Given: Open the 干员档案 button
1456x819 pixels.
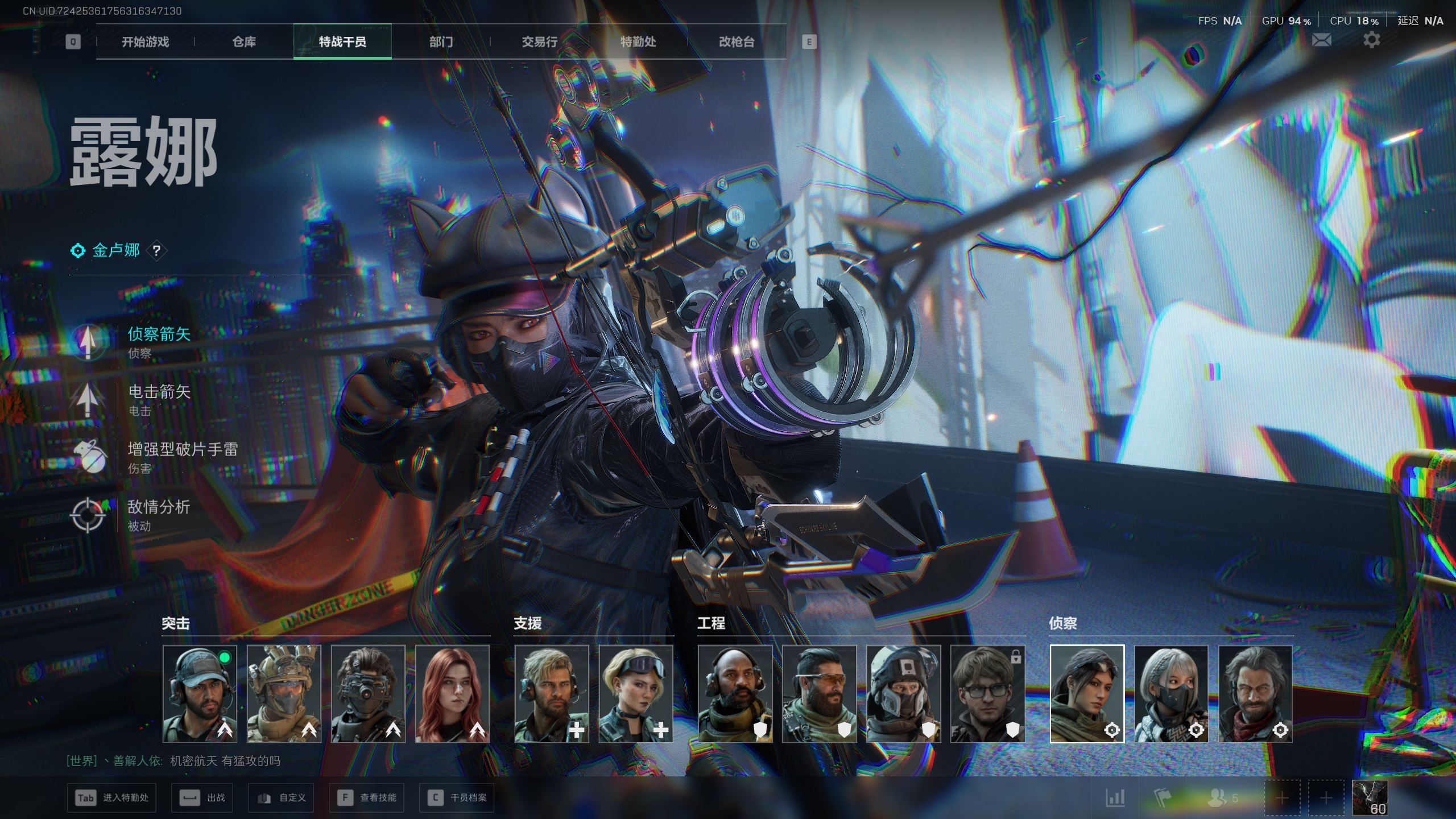Looking at the screenshot, I should click(457, 798).
